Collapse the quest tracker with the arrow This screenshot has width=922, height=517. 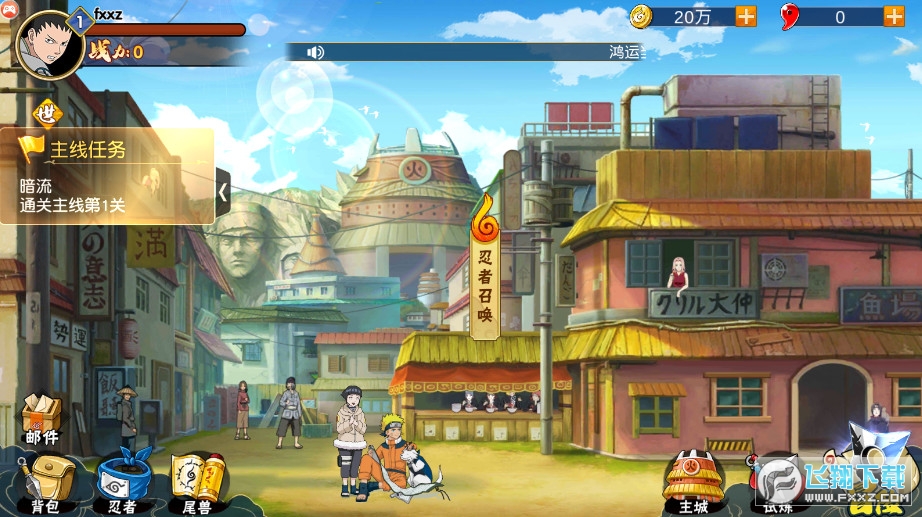(x=224, y=189)
